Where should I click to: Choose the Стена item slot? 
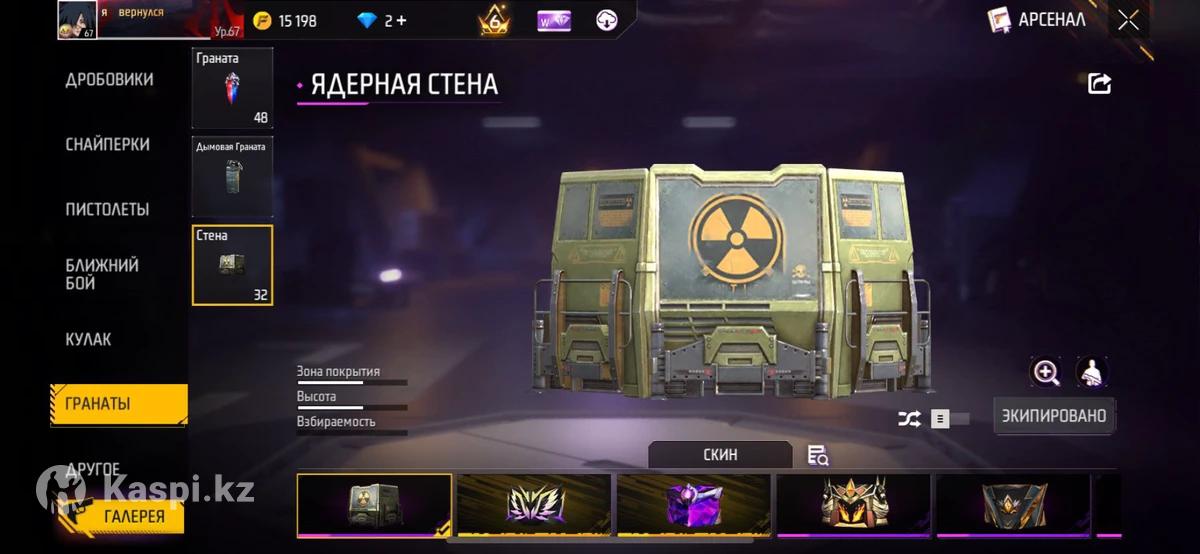click(232, 265)
